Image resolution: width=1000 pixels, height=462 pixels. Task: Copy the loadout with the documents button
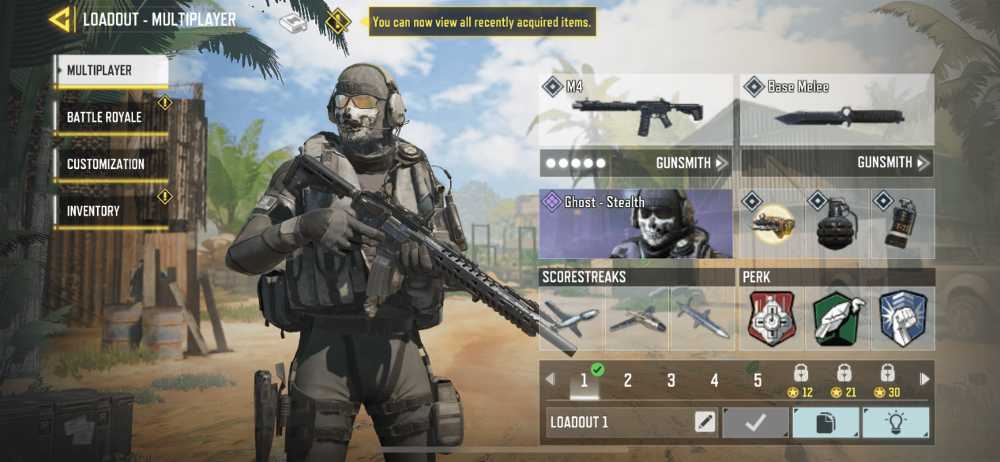click(x=825, y=422)
